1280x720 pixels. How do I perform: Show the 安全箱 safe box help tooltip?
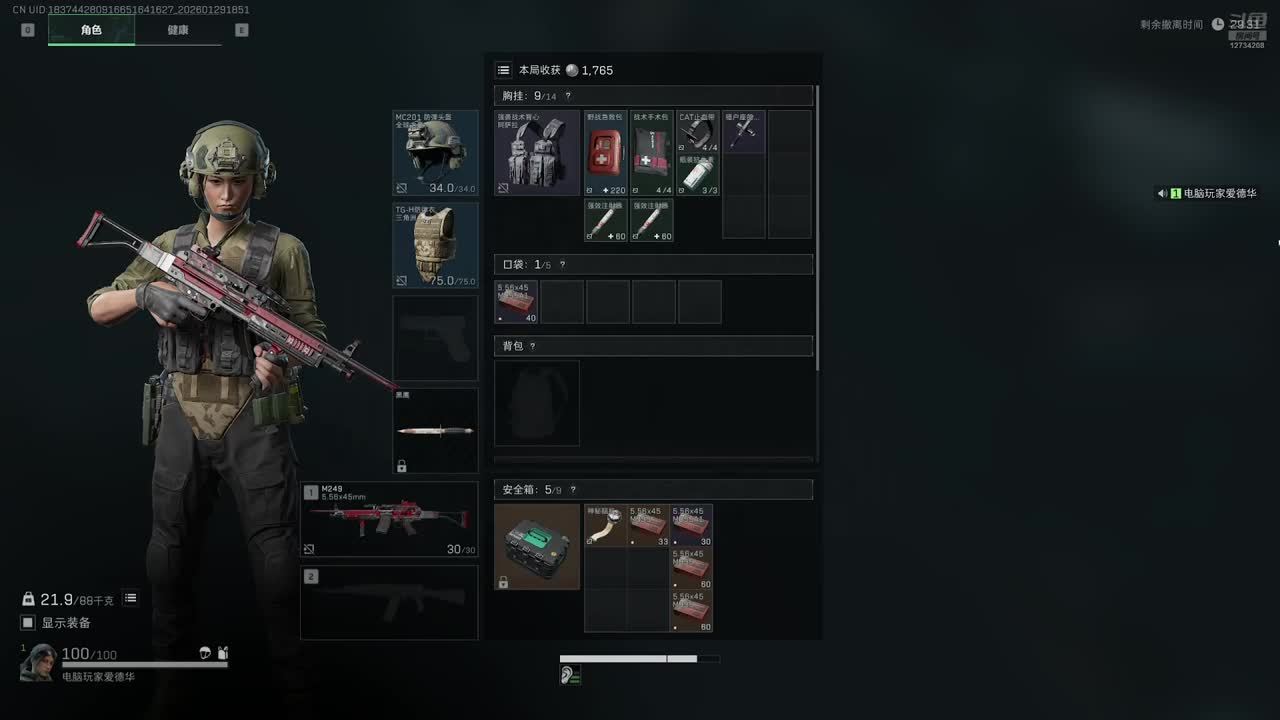(x=572, y=490)
